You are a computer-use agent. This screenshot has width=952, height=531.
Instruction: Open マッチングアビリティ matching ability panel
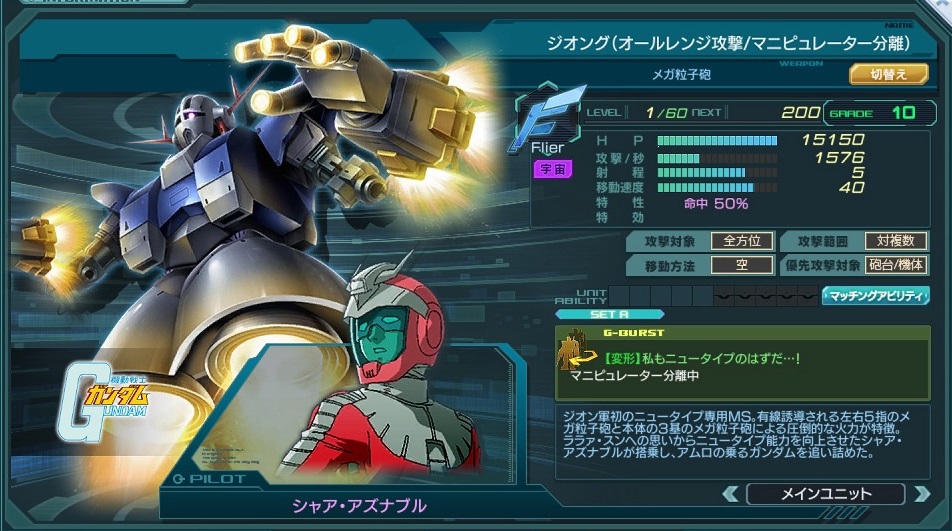[875, 296]
